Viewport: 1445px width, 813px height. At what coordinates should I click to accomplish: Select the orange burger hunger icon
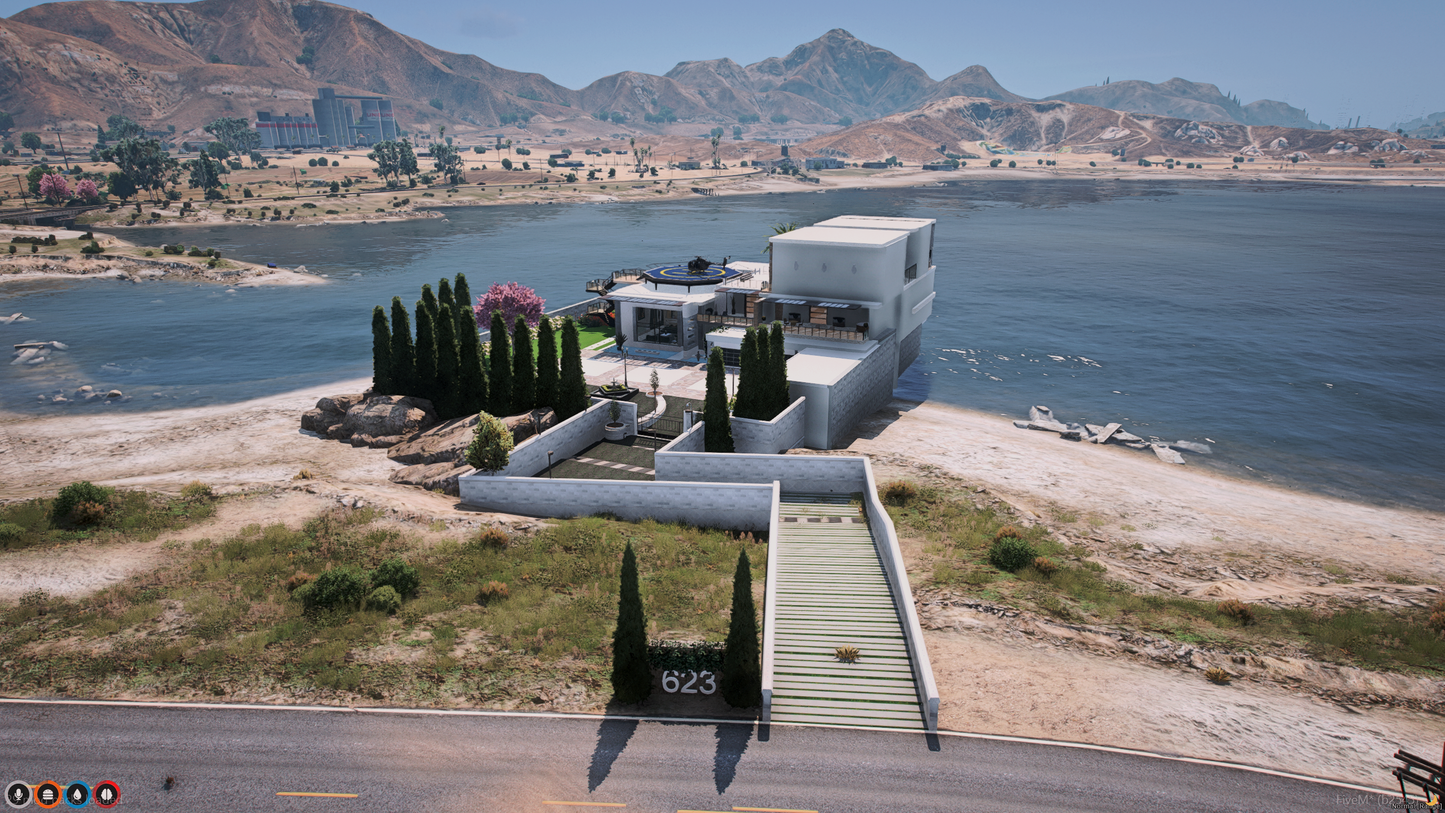coord(48,794)
